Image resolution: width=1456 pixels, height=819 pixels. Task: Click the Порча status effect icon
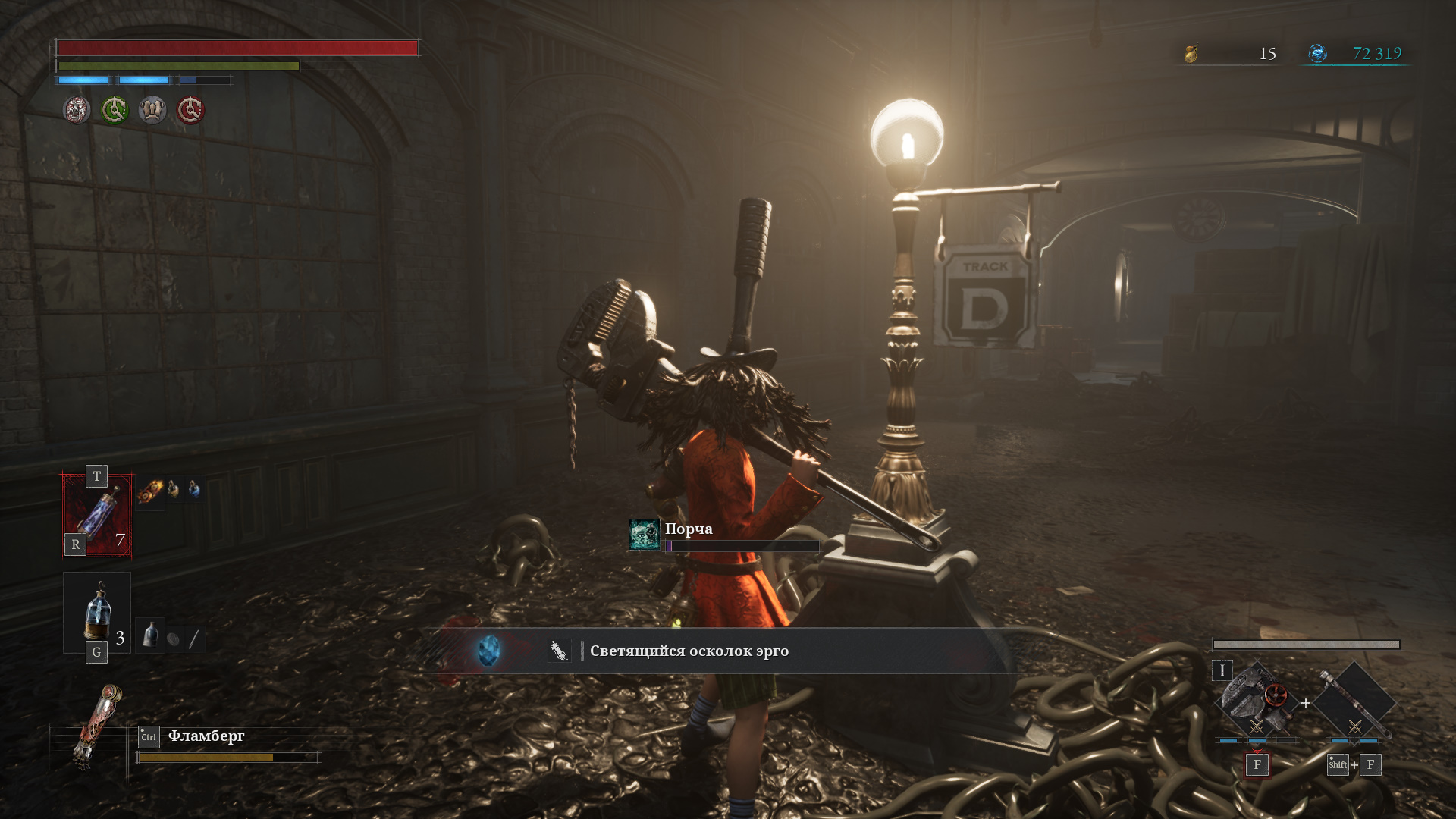[x=644, y=535]
